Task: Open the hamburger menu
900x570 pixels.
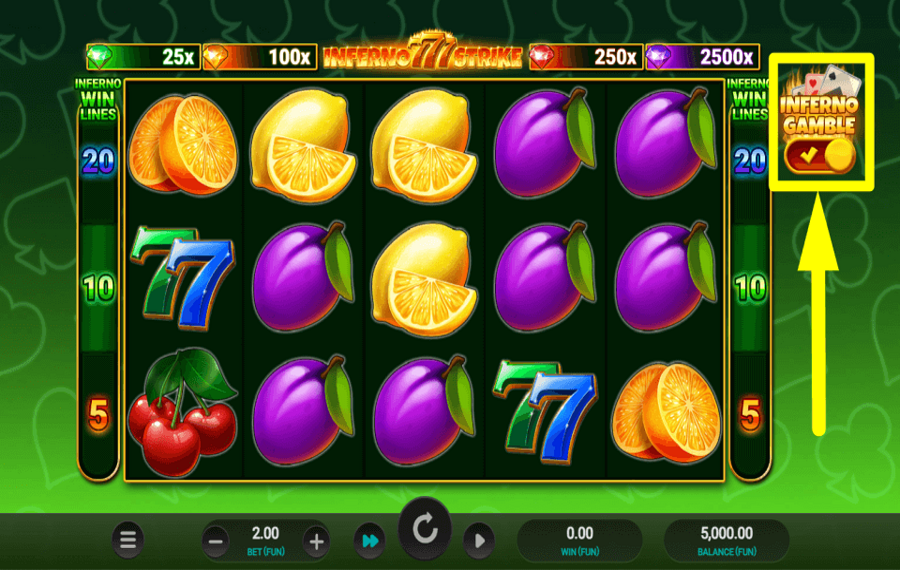Action: point(128,541)
